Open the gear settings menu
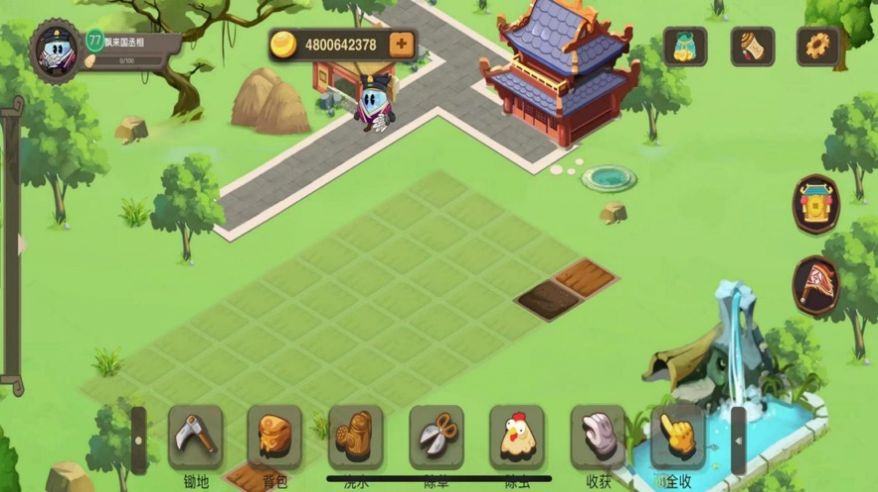This screenshot has height=492, width=878. tap(817, 46)
